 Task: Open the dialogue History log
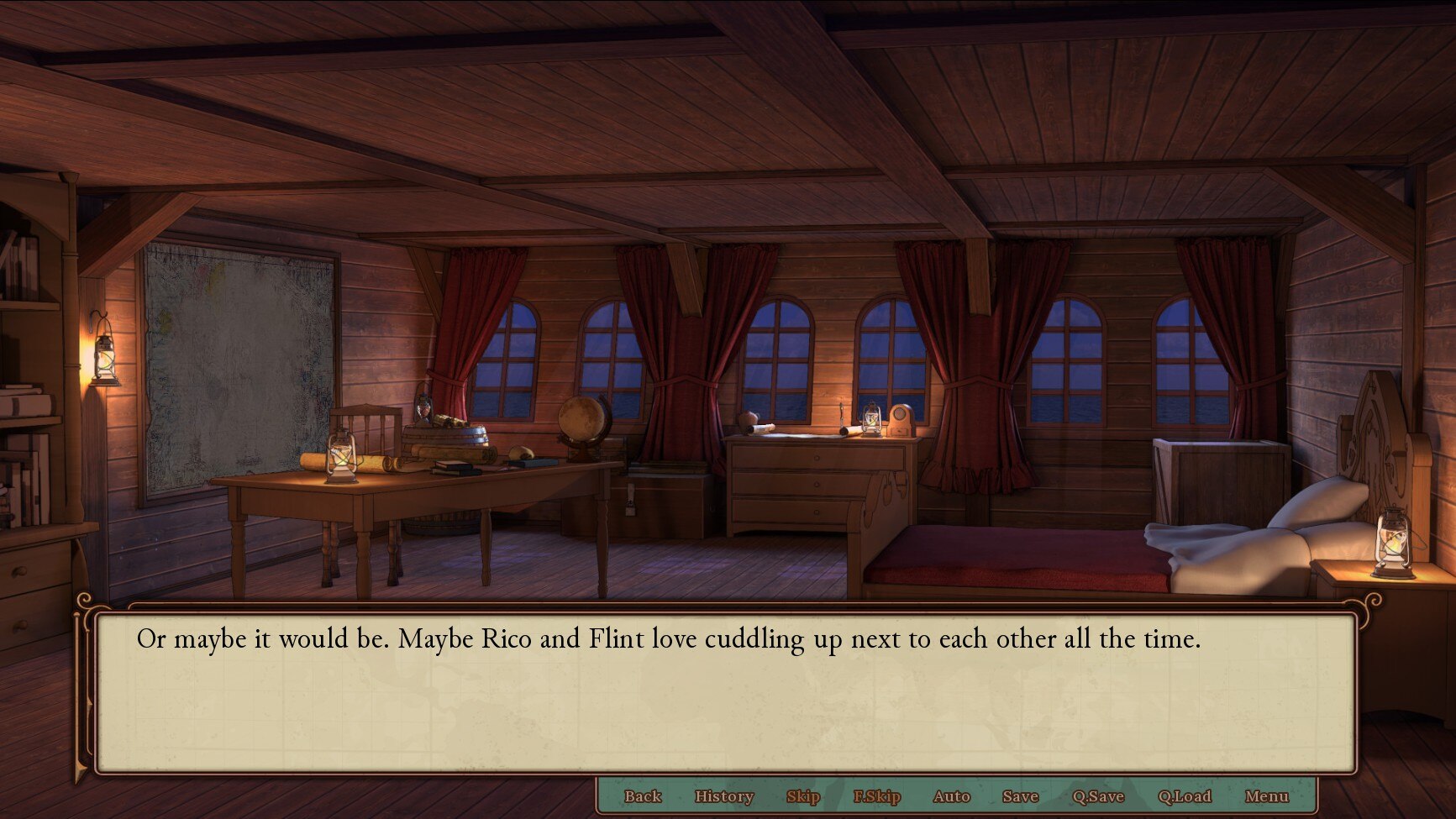[x=723, y=796]
